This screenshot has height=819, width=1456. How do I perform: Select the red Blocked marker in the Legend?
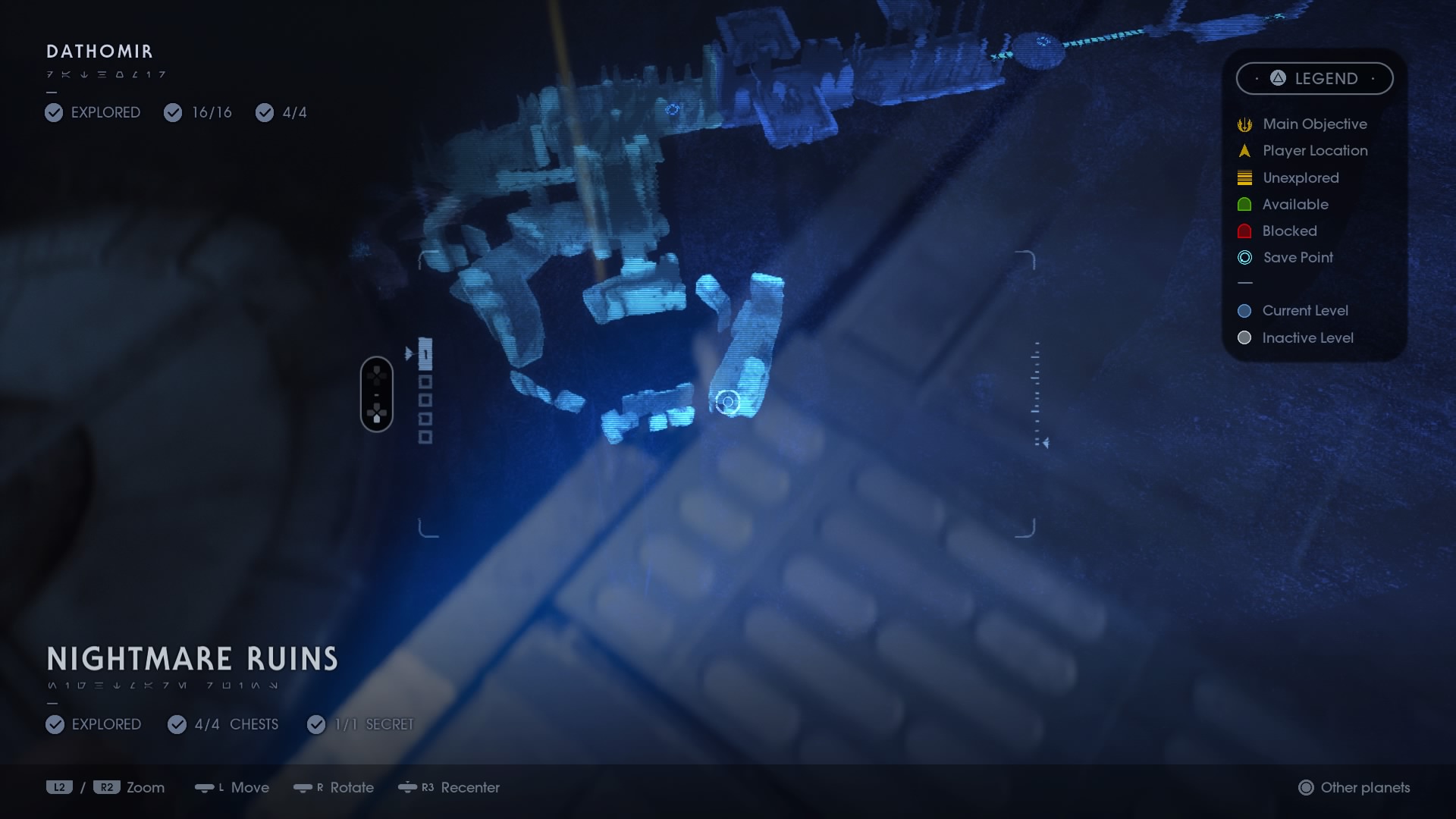coord(1244,231)
